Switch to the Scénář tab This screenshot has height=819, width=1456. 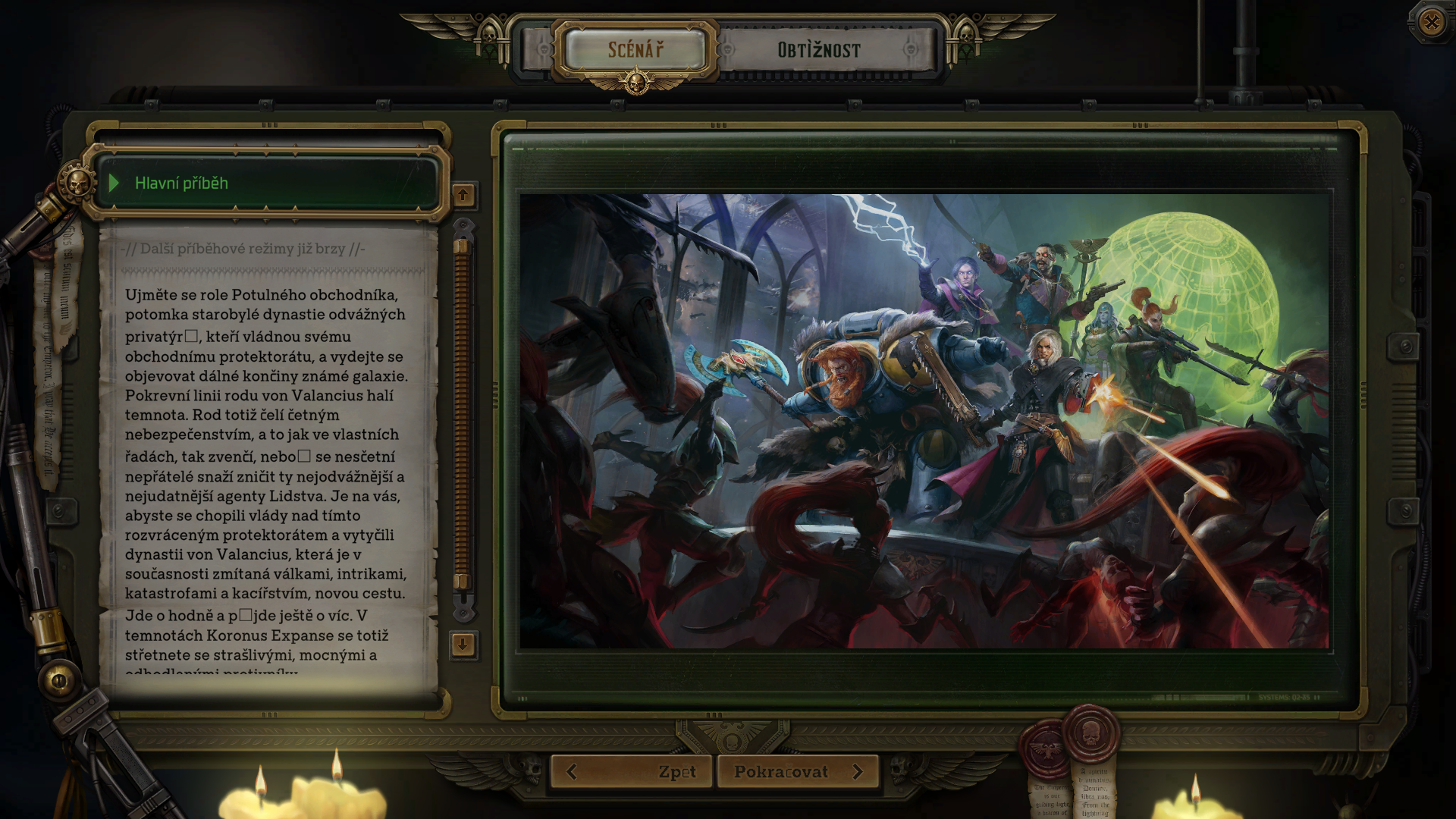tap(635, 50)
